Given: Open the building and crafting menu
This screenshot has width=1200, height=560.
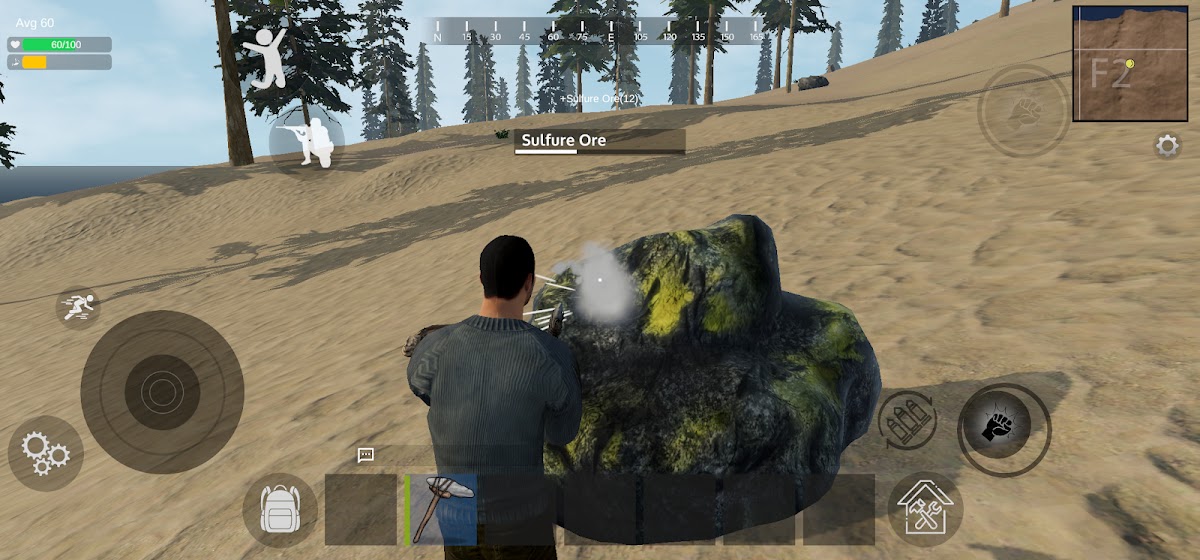Looking at the screenshot, I should click(x=925, y=509).
